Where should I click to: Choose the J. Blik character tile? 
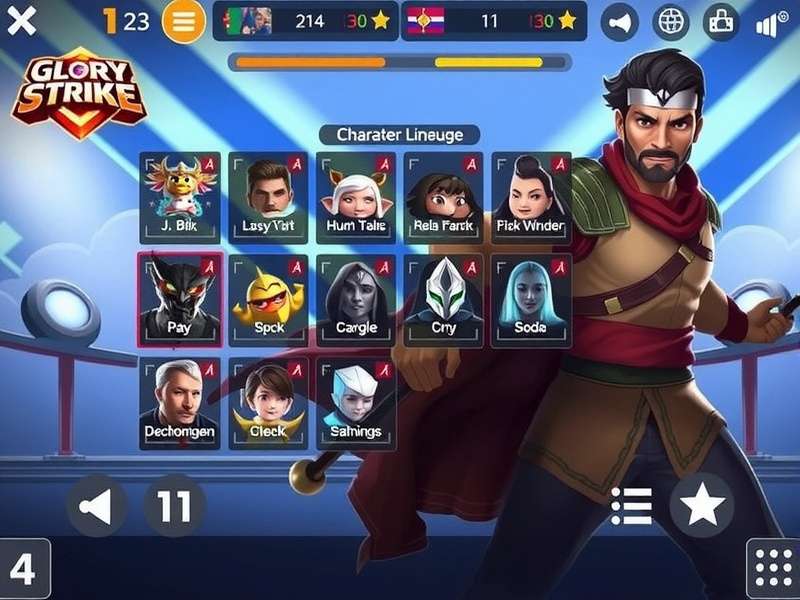[x=180, y=196]
